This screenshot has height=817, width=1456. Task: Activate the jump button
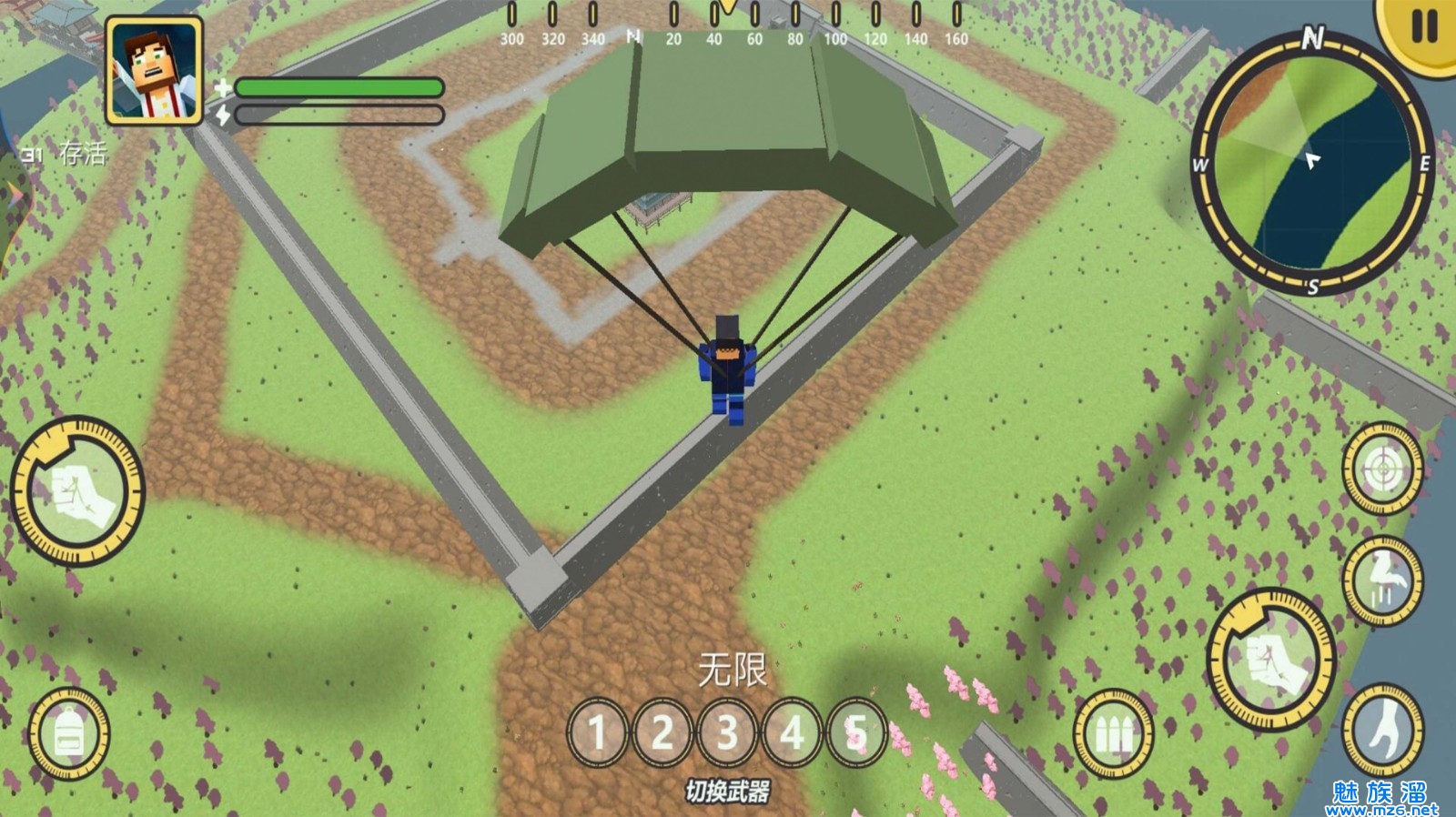pos(1382,580)
